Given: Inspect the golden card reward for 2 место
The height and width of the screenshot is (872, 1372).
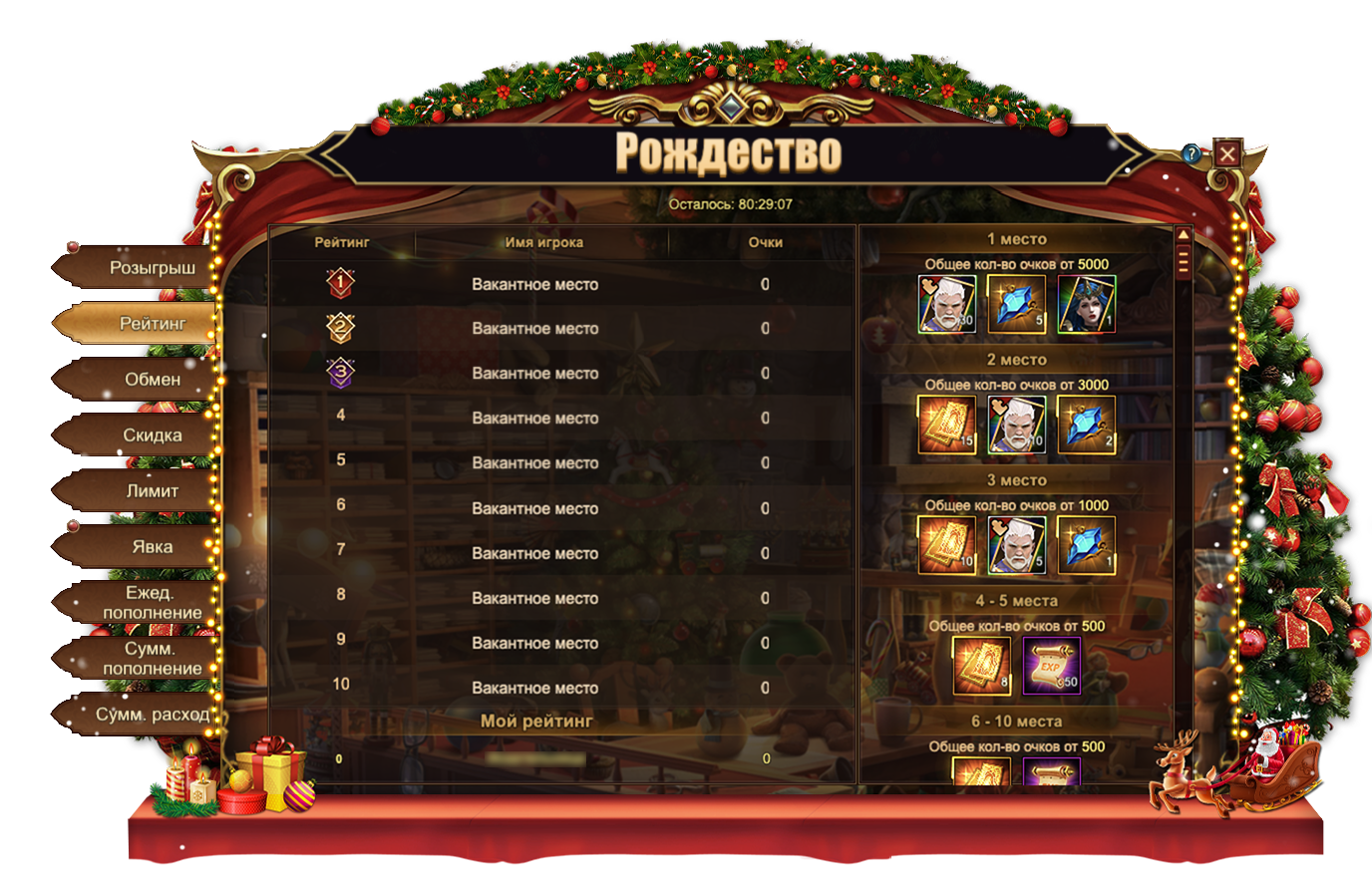Looking at the screenshot, I should (946, 425).
